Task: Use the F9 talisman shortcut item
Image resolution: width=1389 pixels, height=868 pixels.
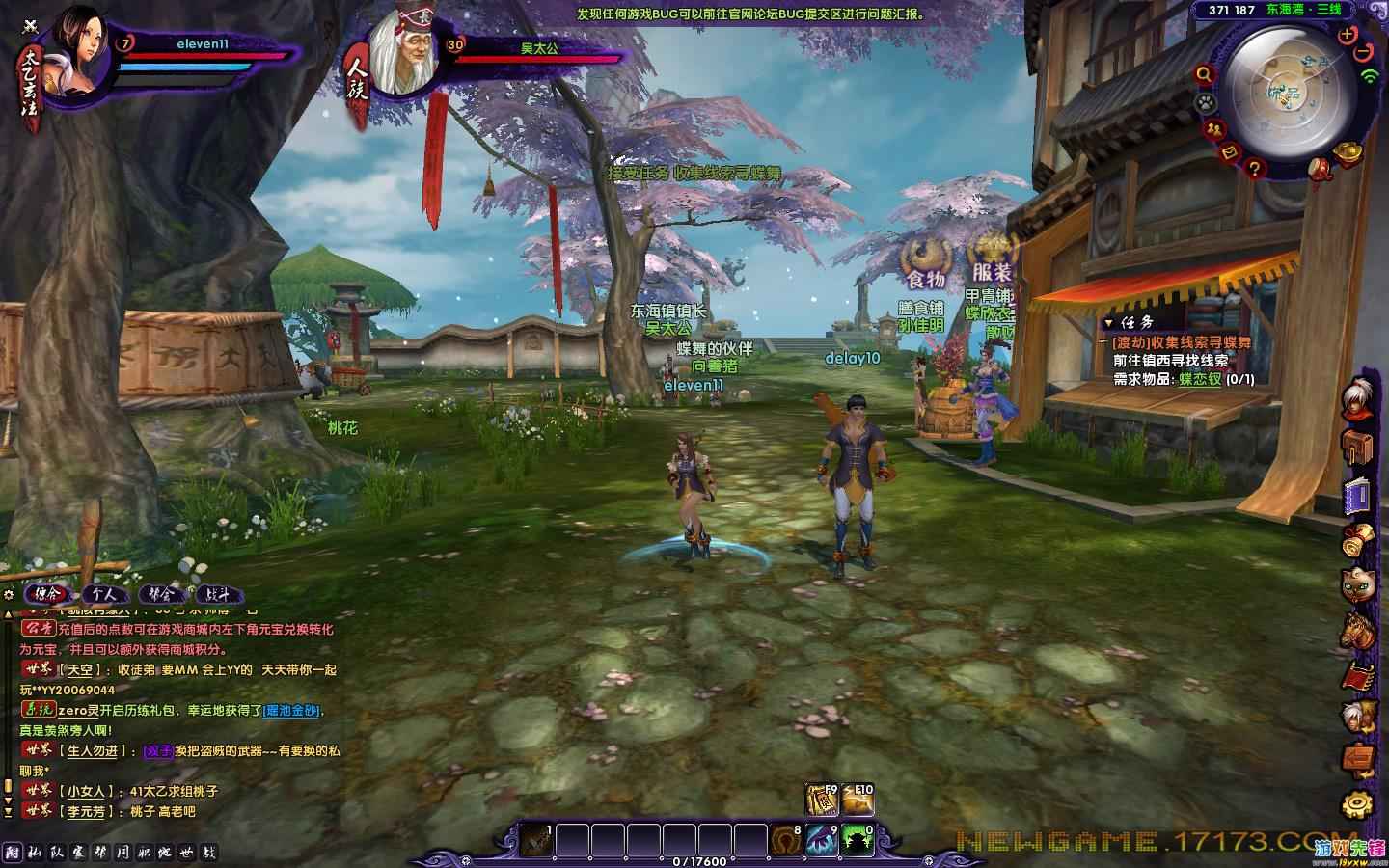Action: tap(821, 800)
